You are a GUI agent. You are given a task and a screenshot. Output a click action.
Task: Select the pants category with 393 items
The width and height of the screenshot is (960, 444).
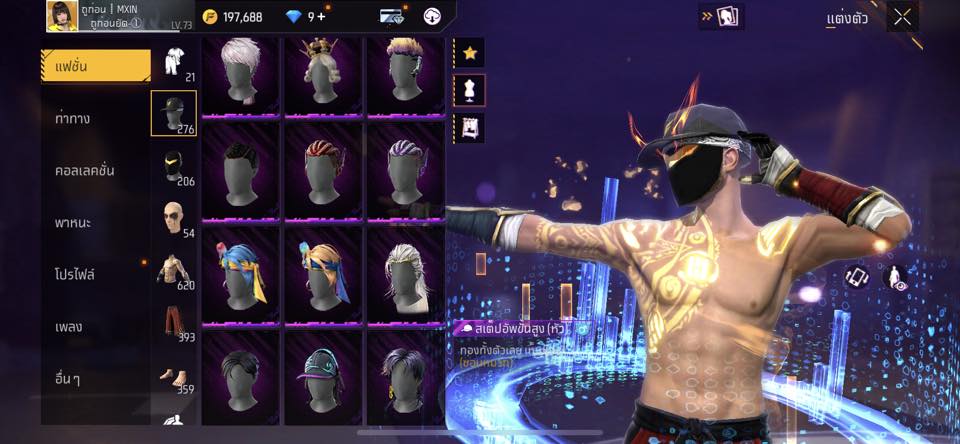(174, 324)
